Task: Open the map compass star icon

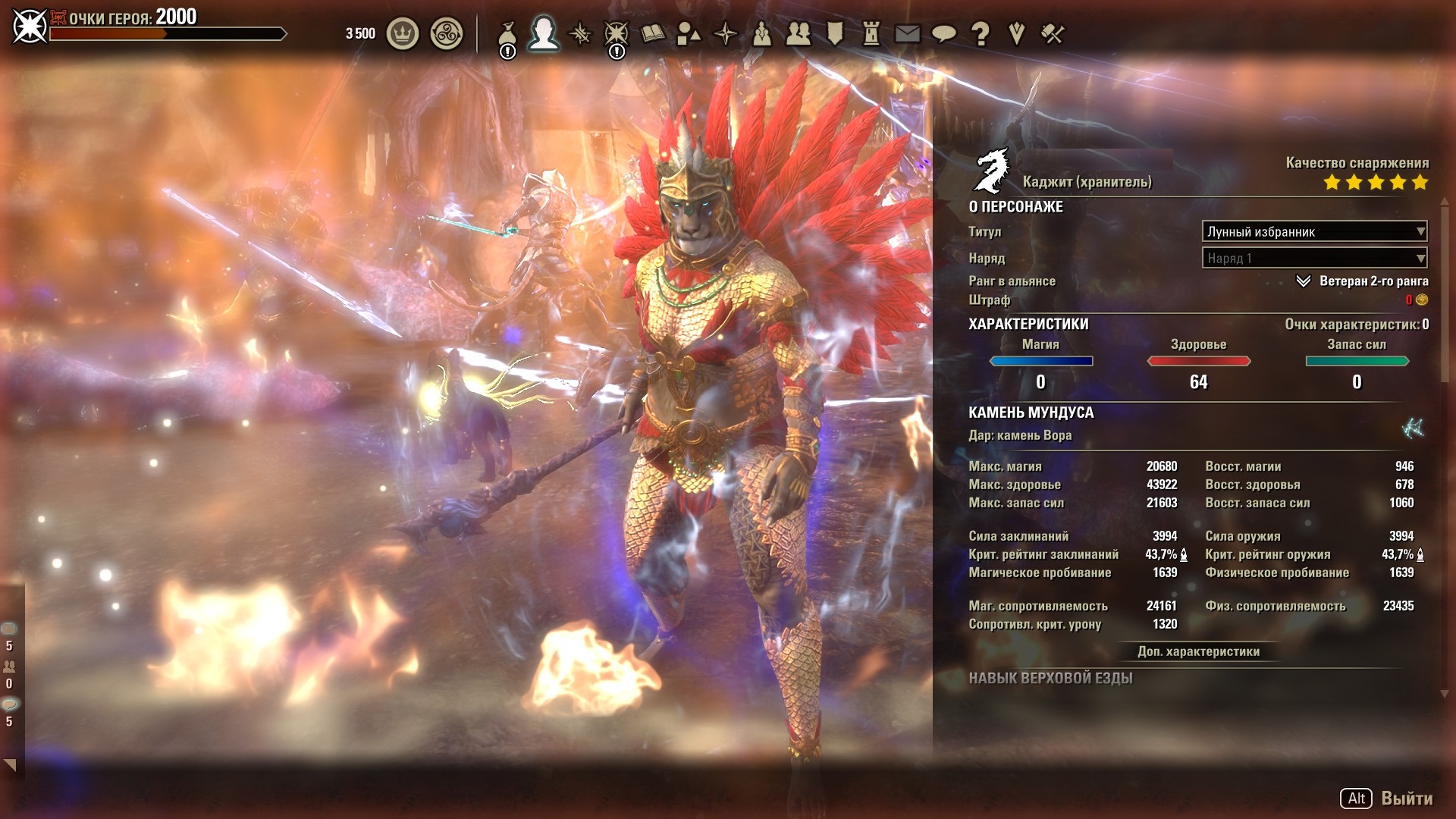Action: coord(726,34)
